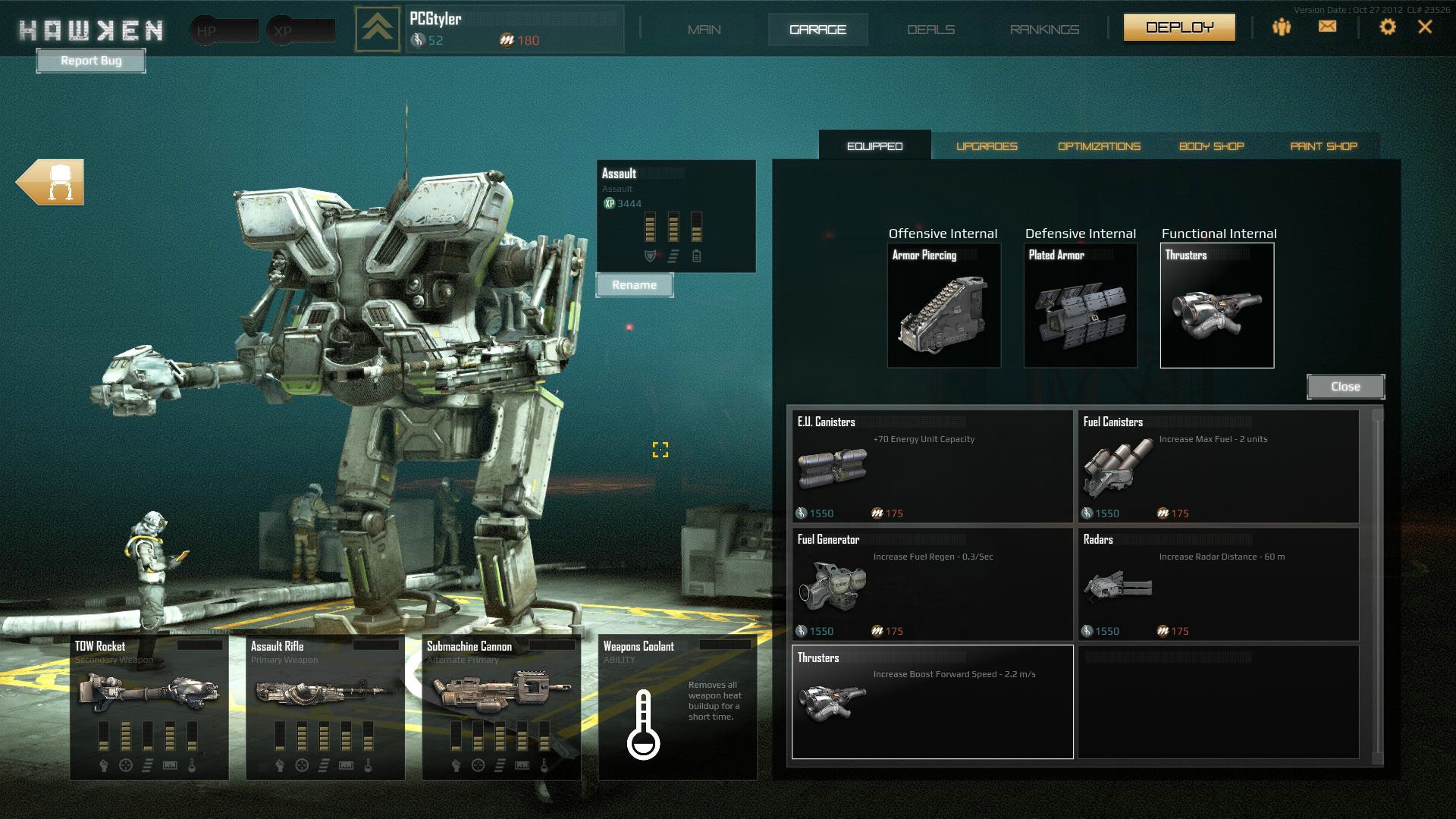Open the mail envelope icon
The image size is (1456, 819).
[1327, 27]
